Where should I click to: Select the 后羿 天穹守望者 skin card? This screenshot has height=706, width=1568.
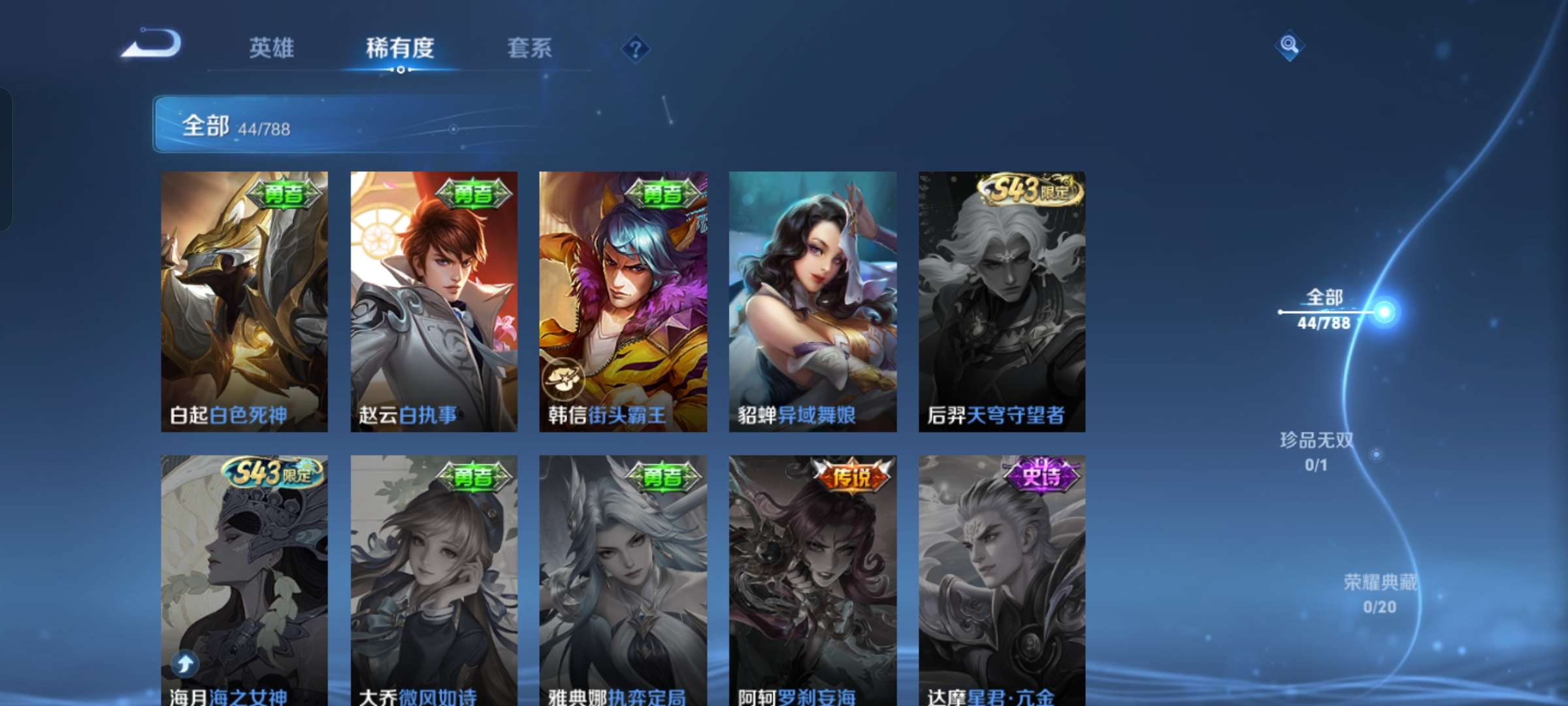[1002, 301]
